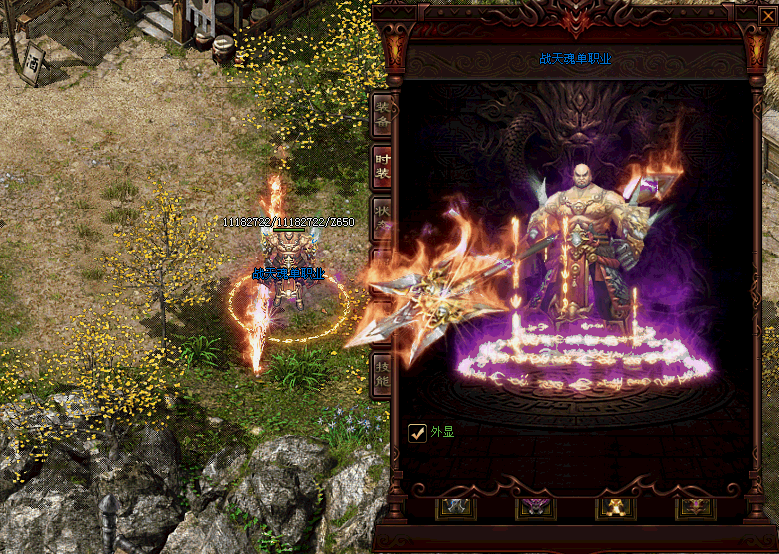Open the 装备 equipment tab
779x554 pixels.
382,116
